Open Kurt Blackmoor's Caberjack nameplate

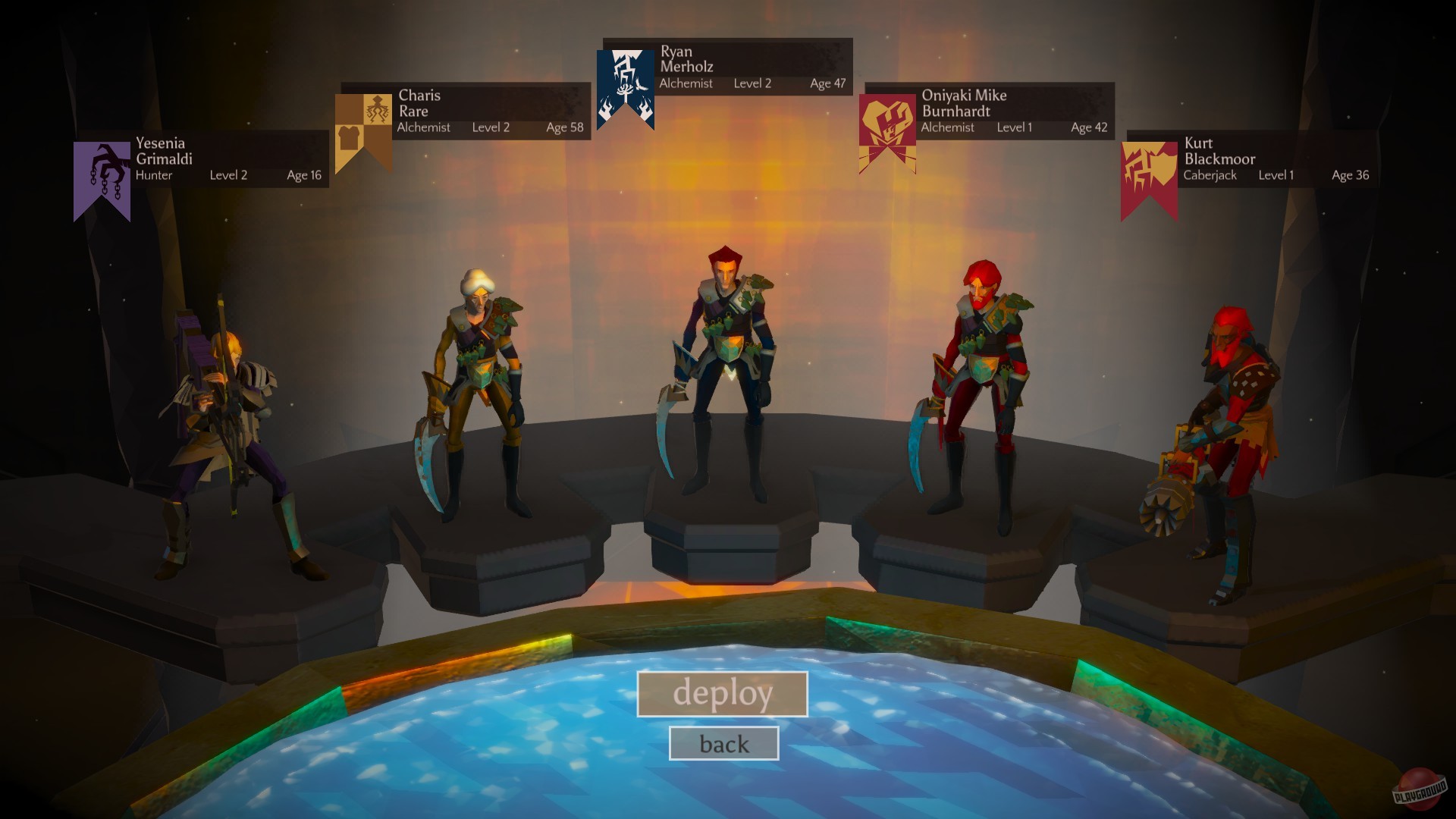1274,159
